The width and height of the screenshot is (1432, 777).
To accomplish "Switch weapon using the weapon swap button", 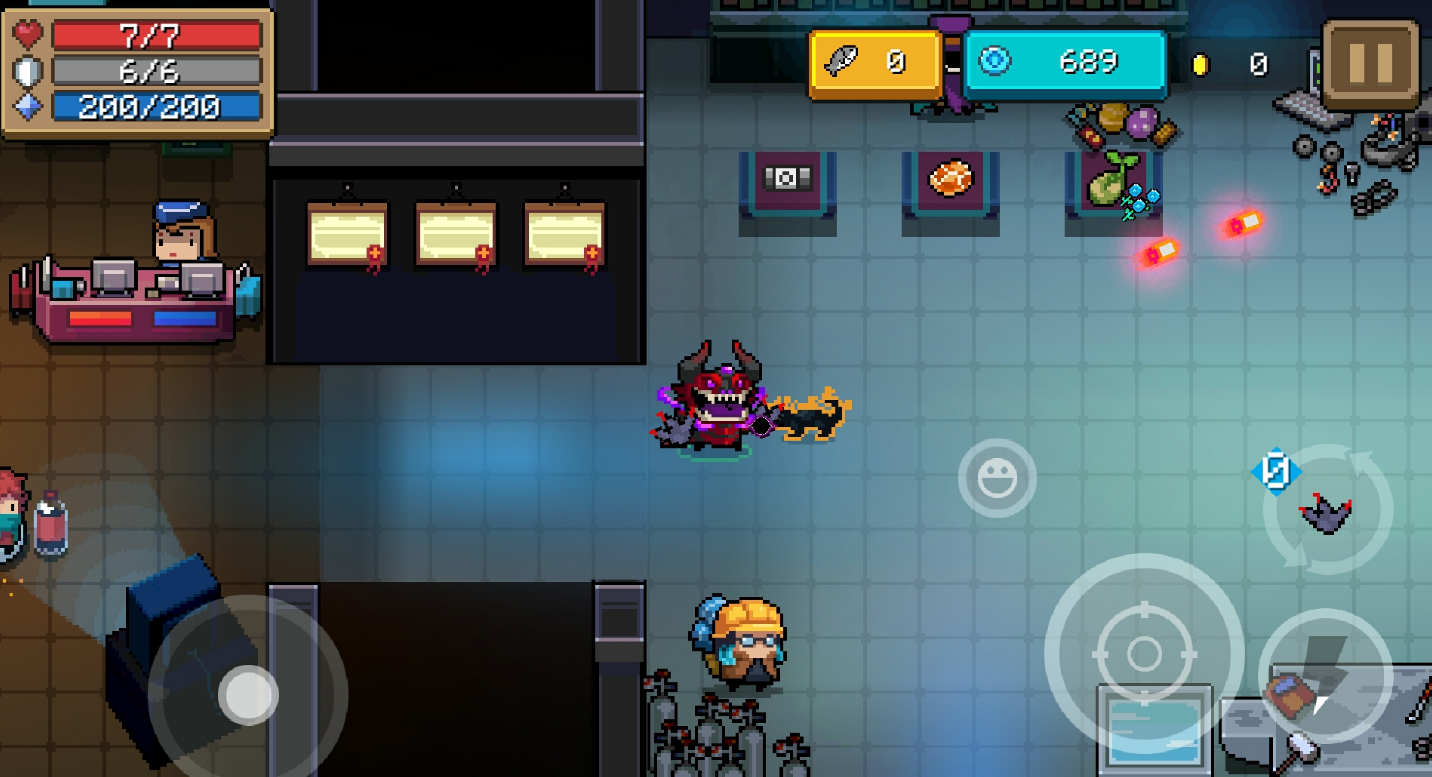I will coord(1327,511).
